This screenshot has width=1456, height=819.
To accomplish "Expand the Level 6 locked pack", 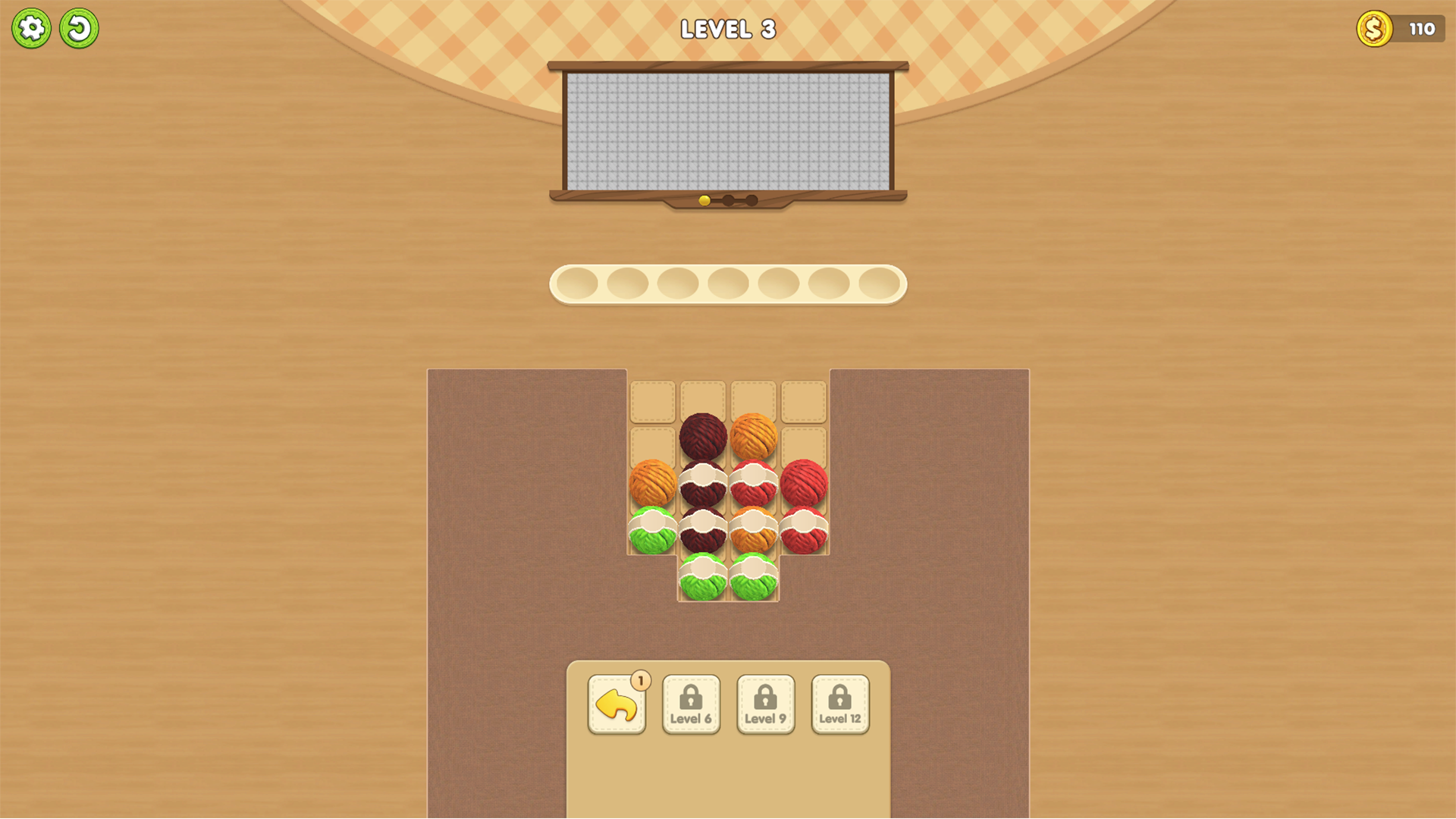I will 691,704.
